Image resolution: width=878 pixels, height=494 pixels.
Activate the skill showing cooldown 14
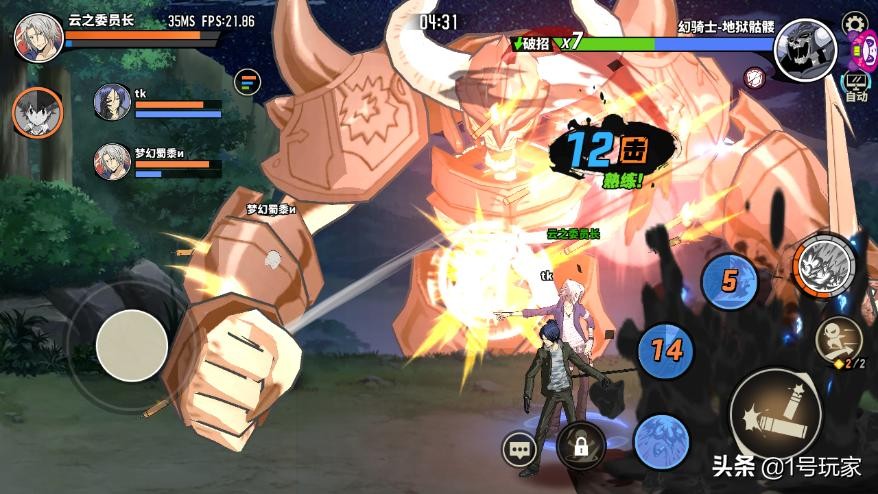[x=666, y=350]
